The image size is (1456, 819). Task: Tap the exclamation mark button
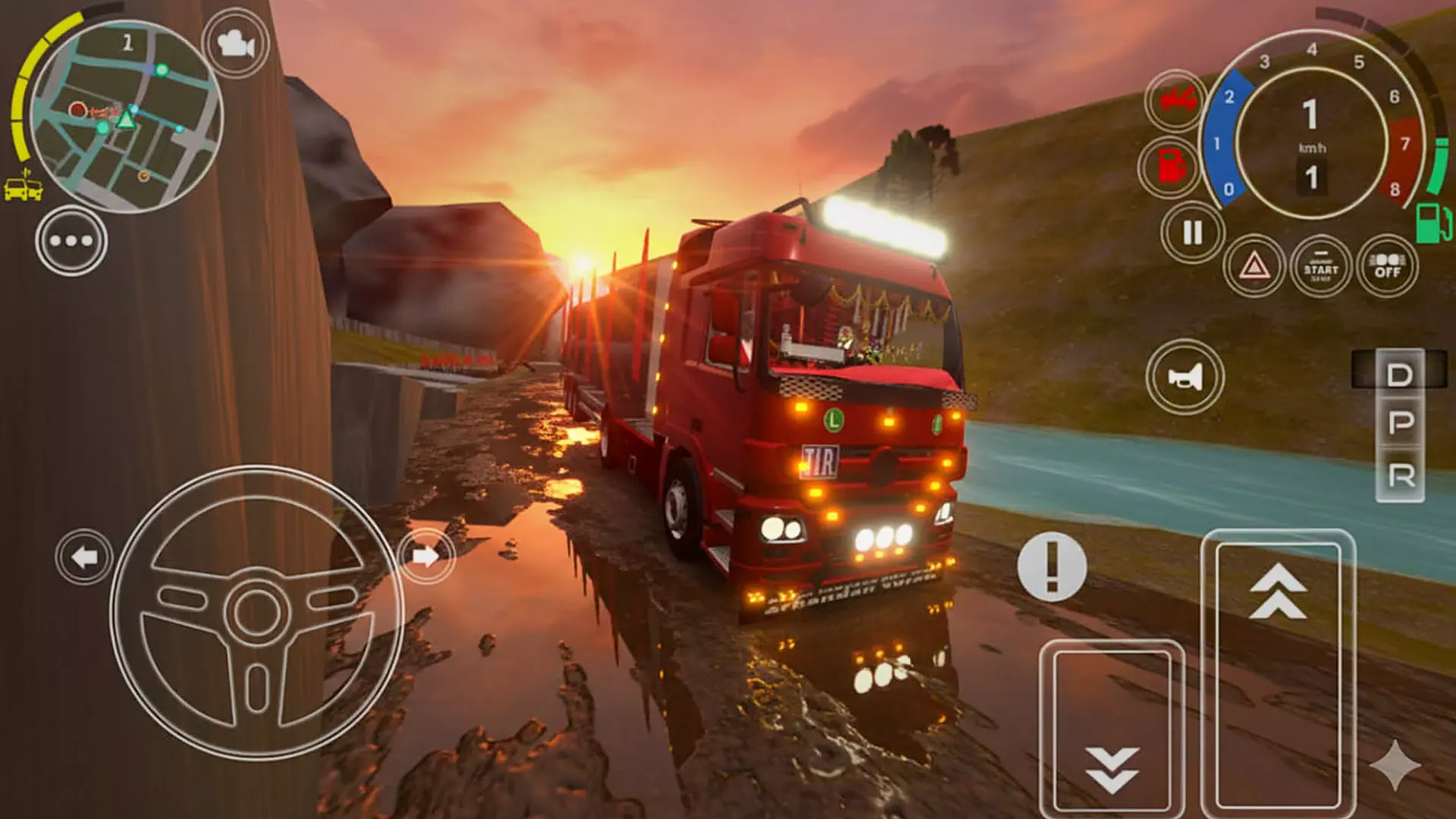[1052, 566]
